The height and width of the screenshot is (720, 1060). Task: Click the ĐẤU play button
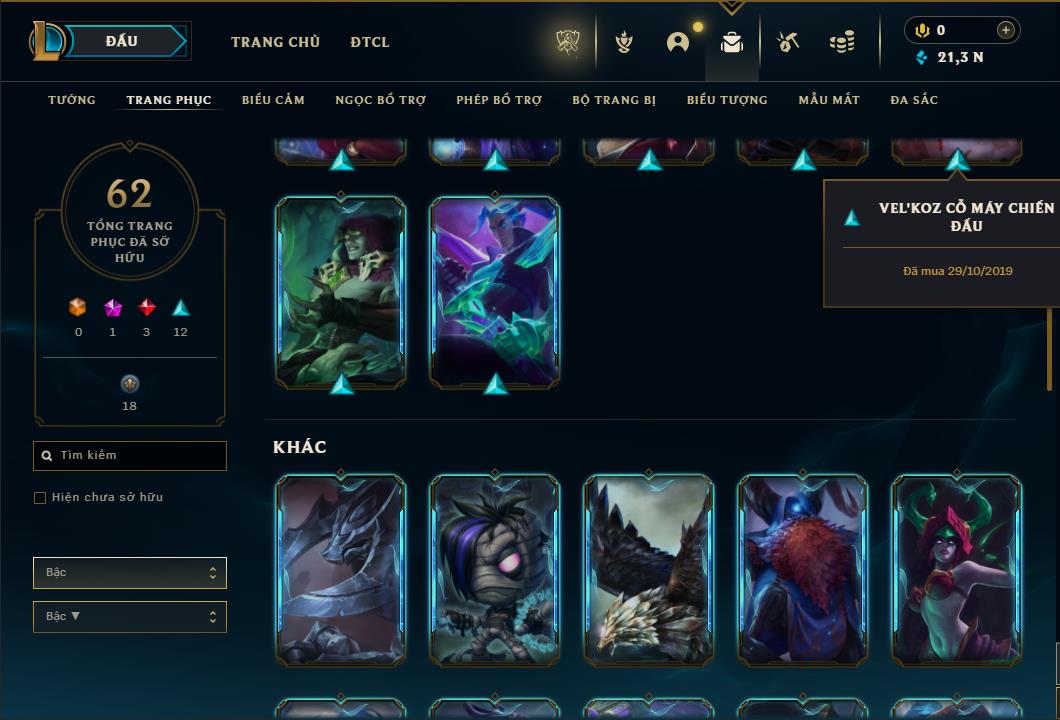[124, 41]
